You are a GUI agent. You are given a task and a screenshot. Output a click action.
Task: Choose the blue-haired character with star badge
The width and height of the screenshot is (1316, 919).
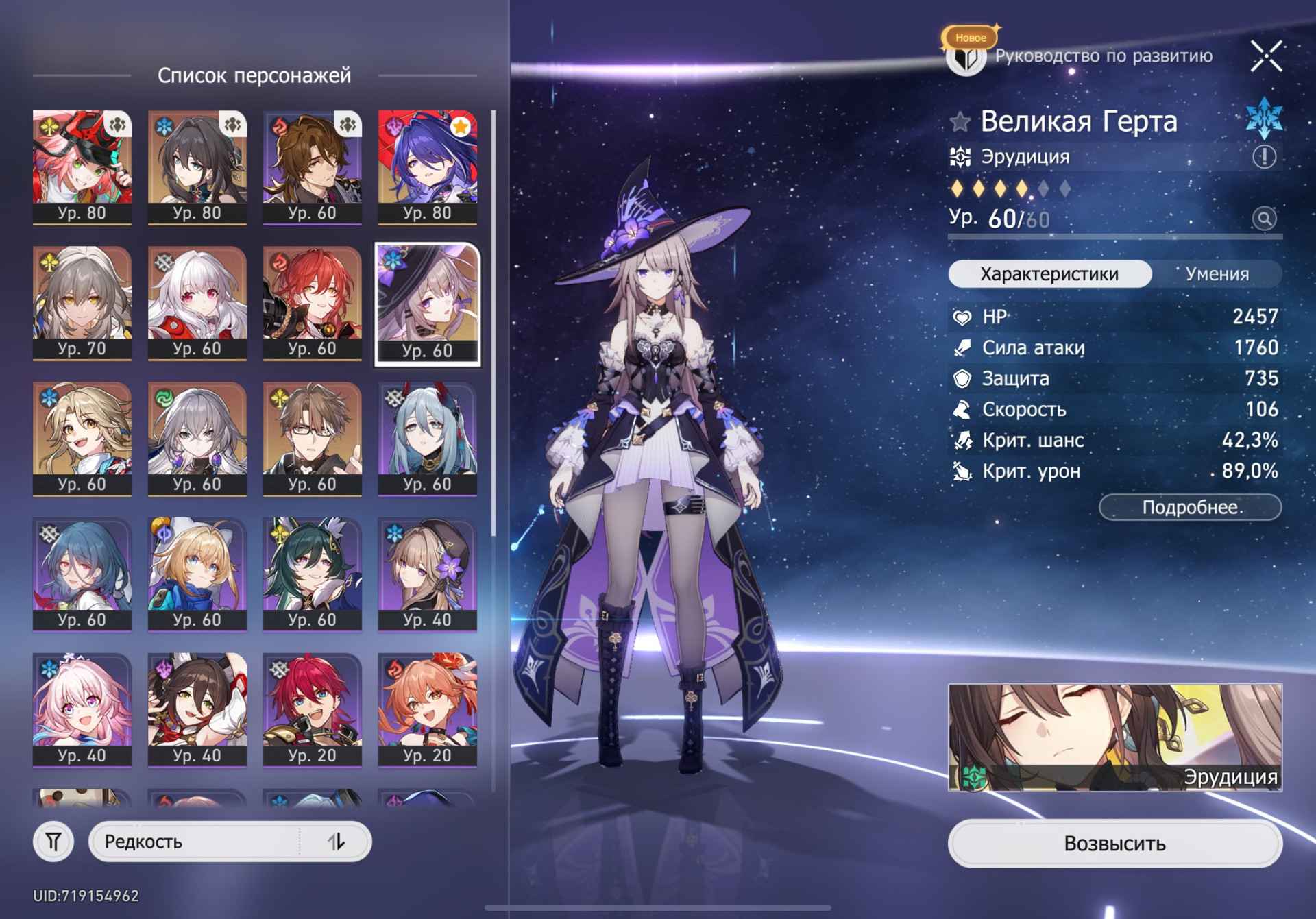(428, 167)
